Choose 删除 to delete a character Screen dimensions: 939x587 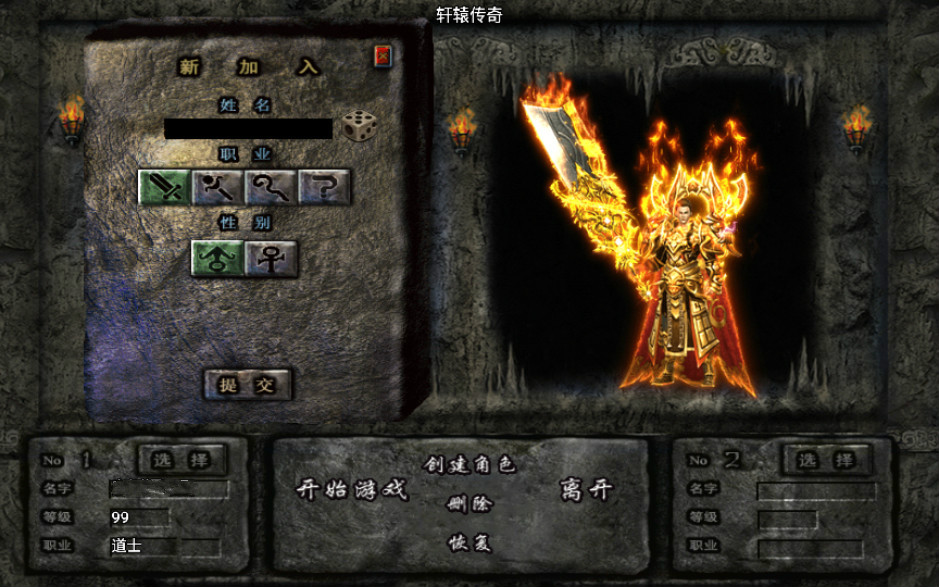tap(469, 504)
